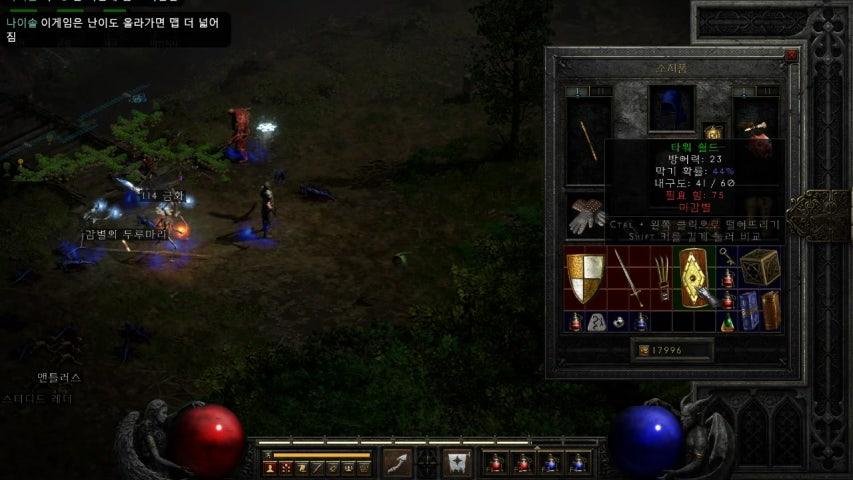
Task: Choose the left-click attack skill icon
Action: (398, 463)
